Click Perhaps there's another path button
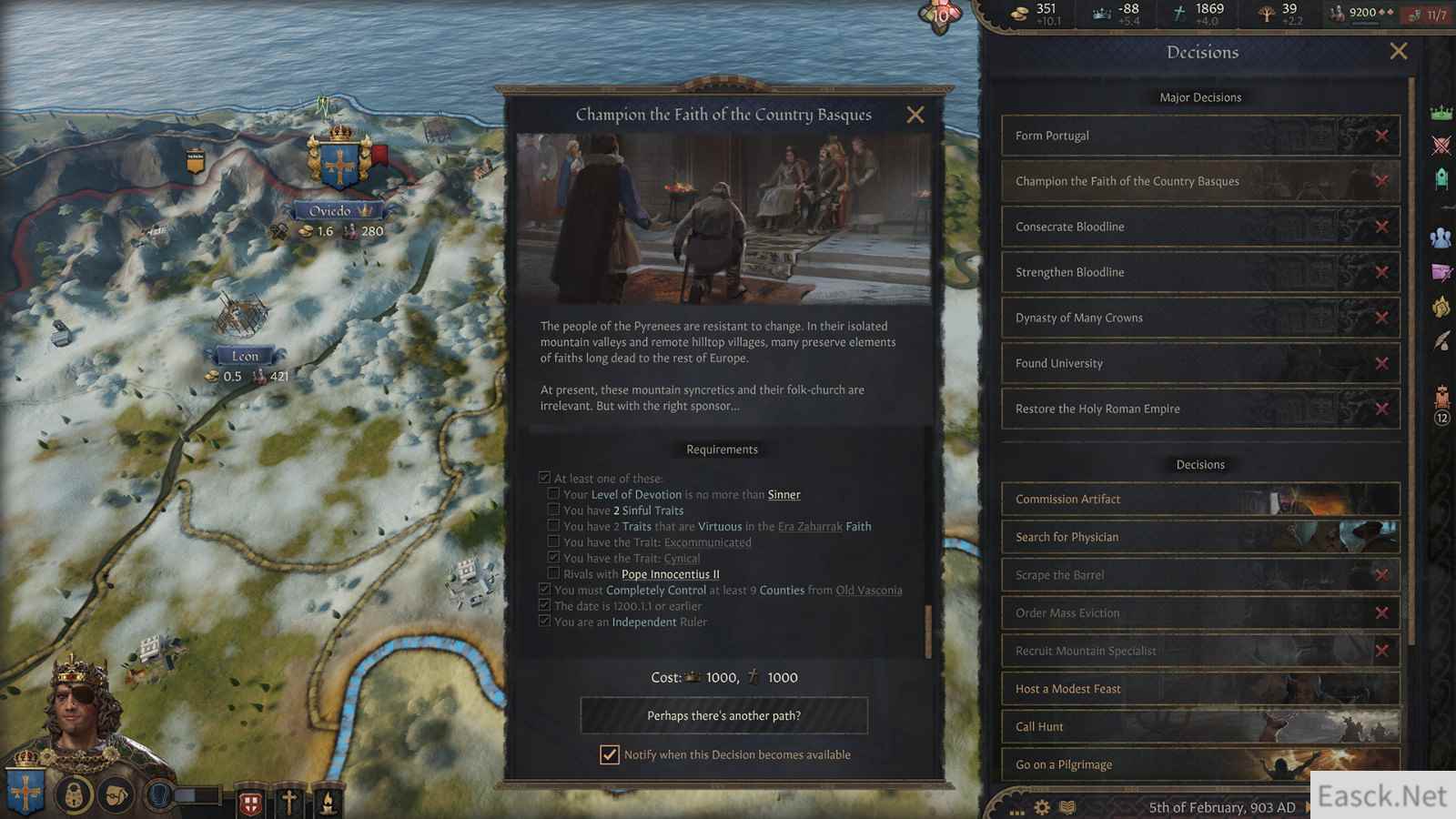This screenshot has height=819, width=1456. tap(723, 715)
